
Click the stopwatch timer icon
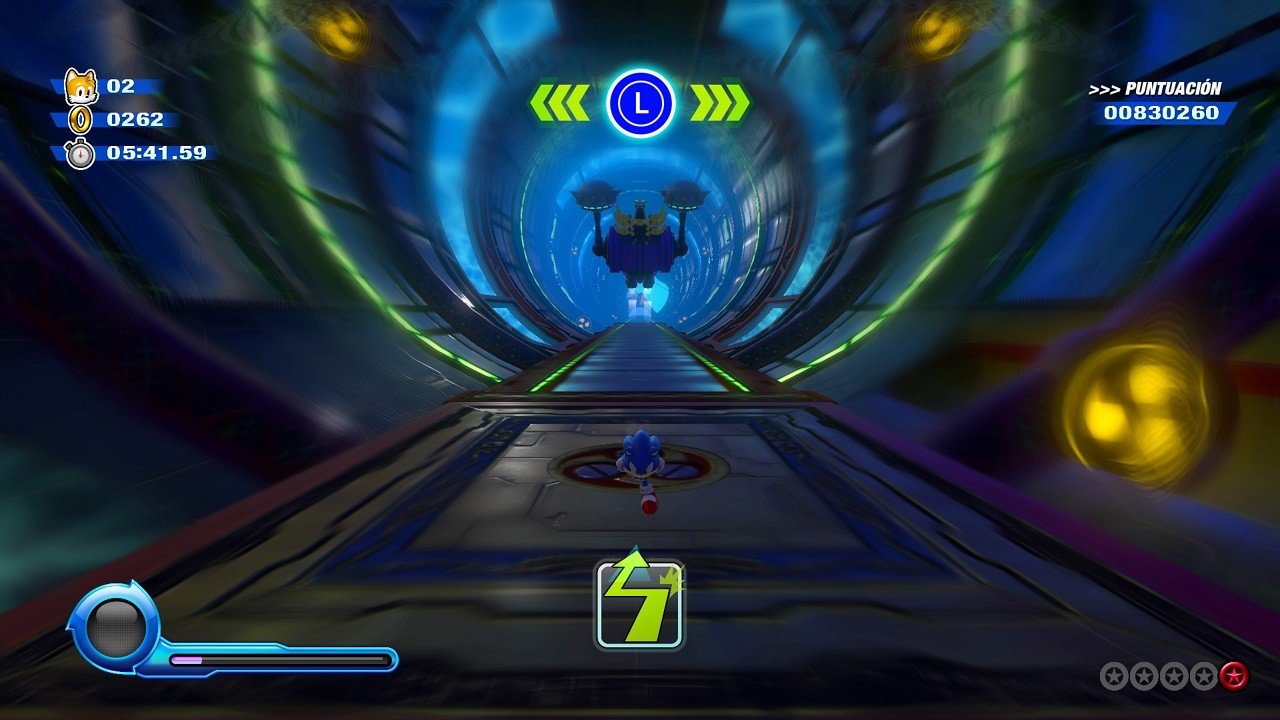click(x=79, y=154)
